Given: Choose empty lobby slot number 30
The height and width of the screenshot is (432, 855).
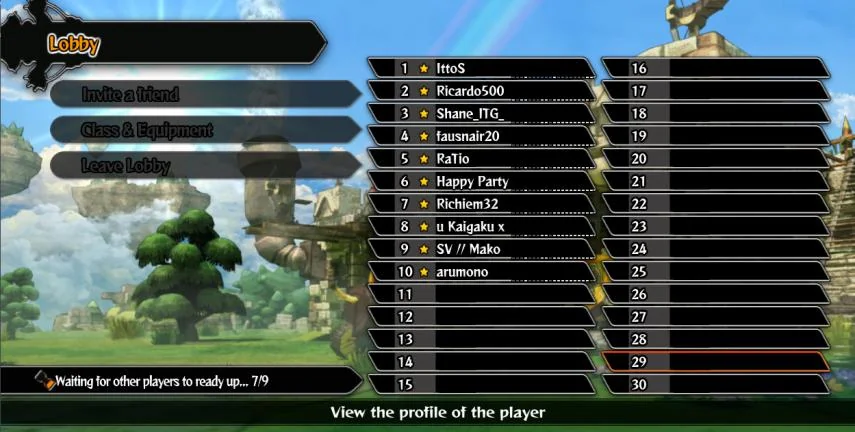Looking at the screenshot, I should (x=715, y=385).
